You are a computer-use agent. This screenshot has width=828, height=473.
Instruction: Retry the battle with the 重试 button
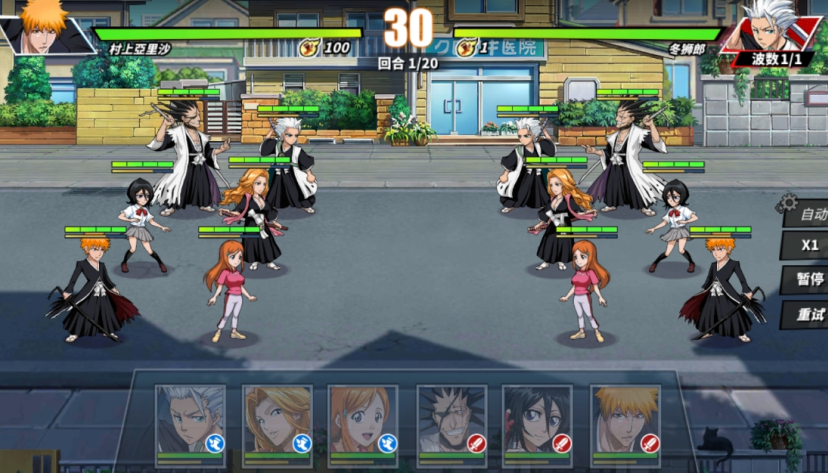click(808, 315)
